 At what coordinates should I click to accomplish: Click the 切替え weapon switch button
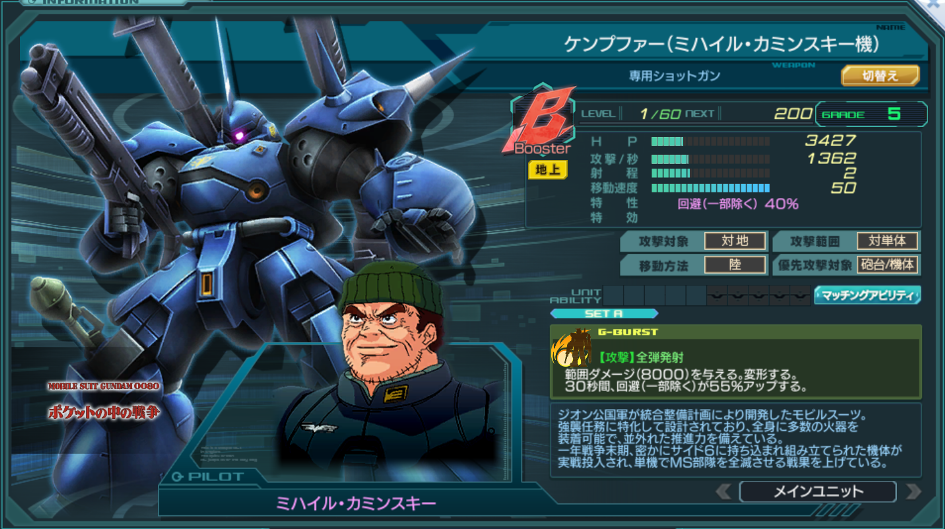coord(880,75)
